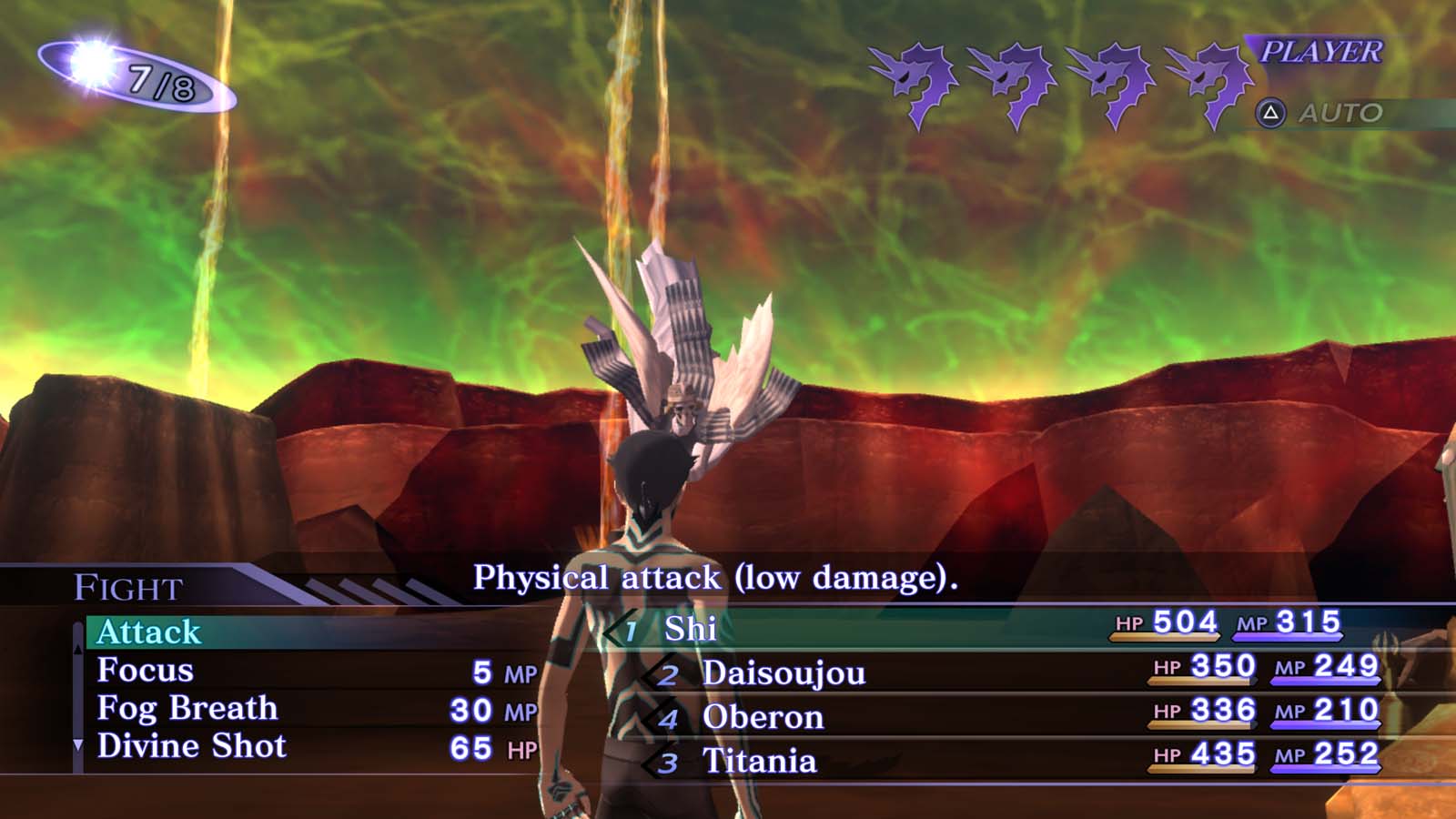Choose the Focus skill
Screen dimensions: 1456x819
[146, 671]
